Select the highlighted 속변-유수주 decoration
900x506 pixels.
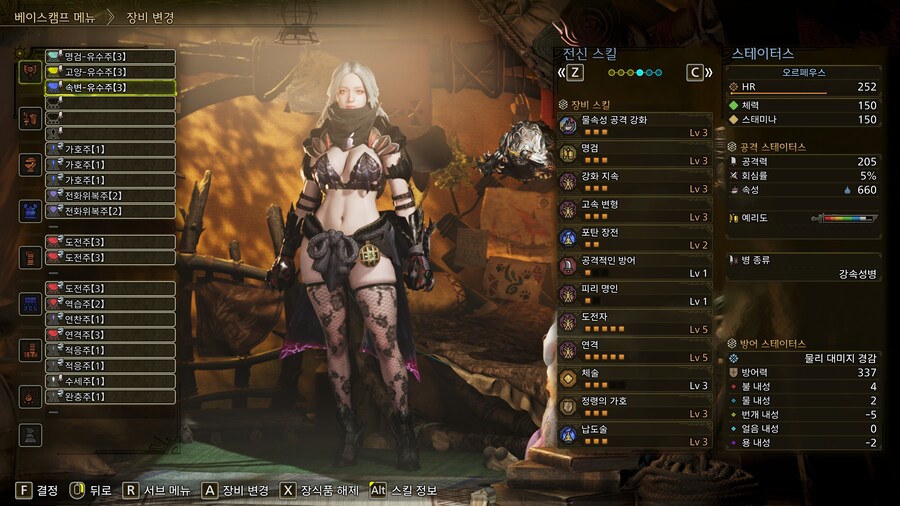tap(110, 88)
